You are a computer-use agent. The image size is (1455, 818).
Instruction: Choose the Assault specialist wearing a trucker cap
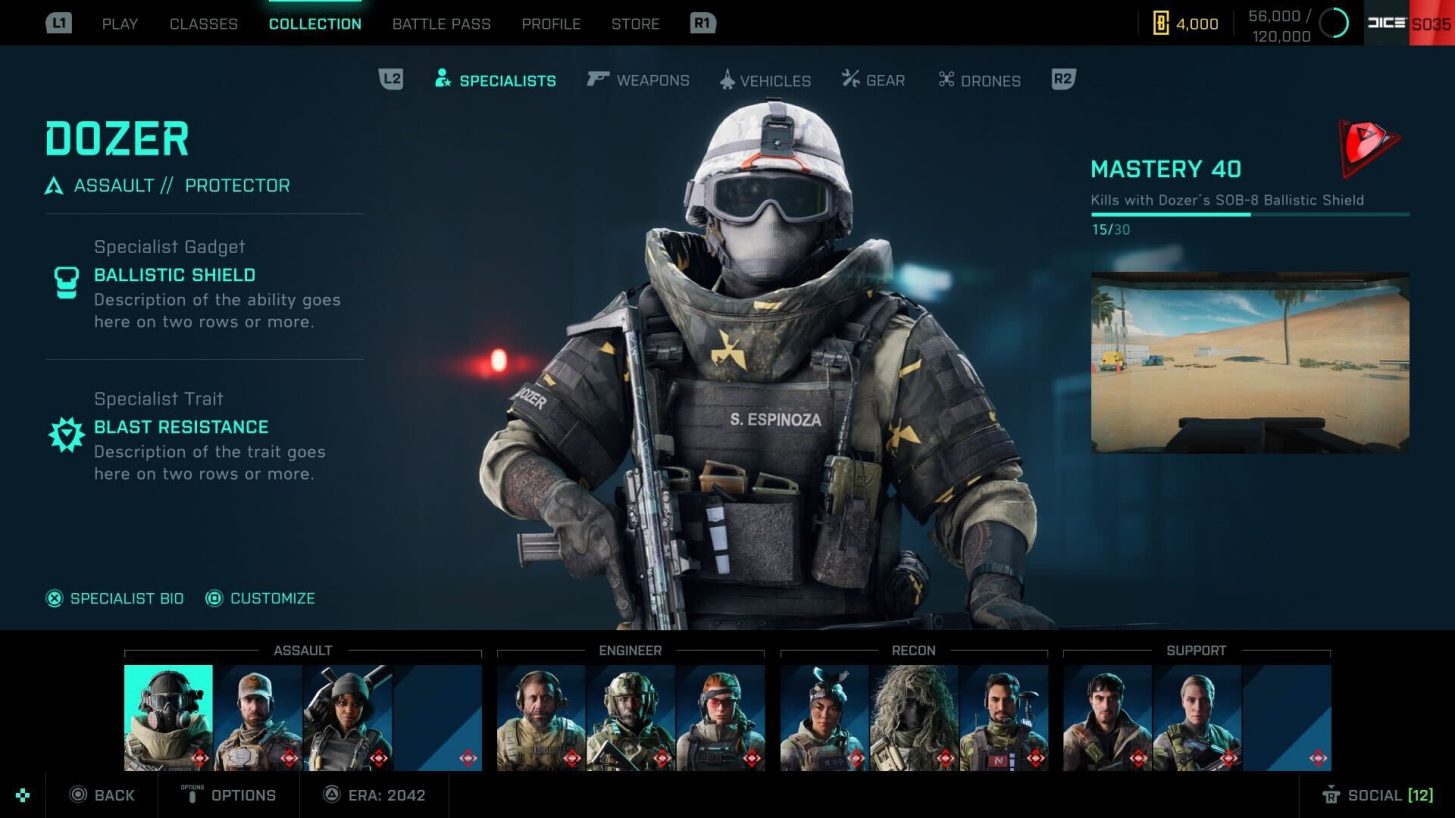(257, 717)
